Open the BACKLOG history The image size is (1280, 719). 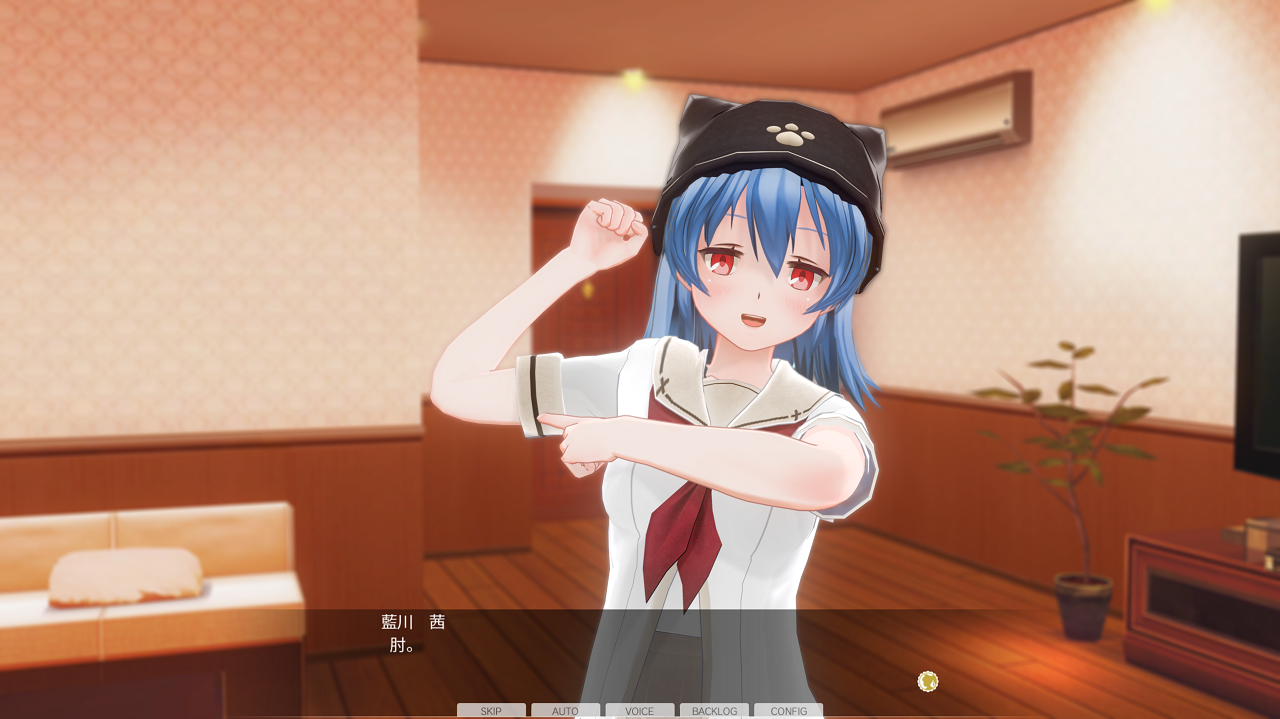click(714, 711)
